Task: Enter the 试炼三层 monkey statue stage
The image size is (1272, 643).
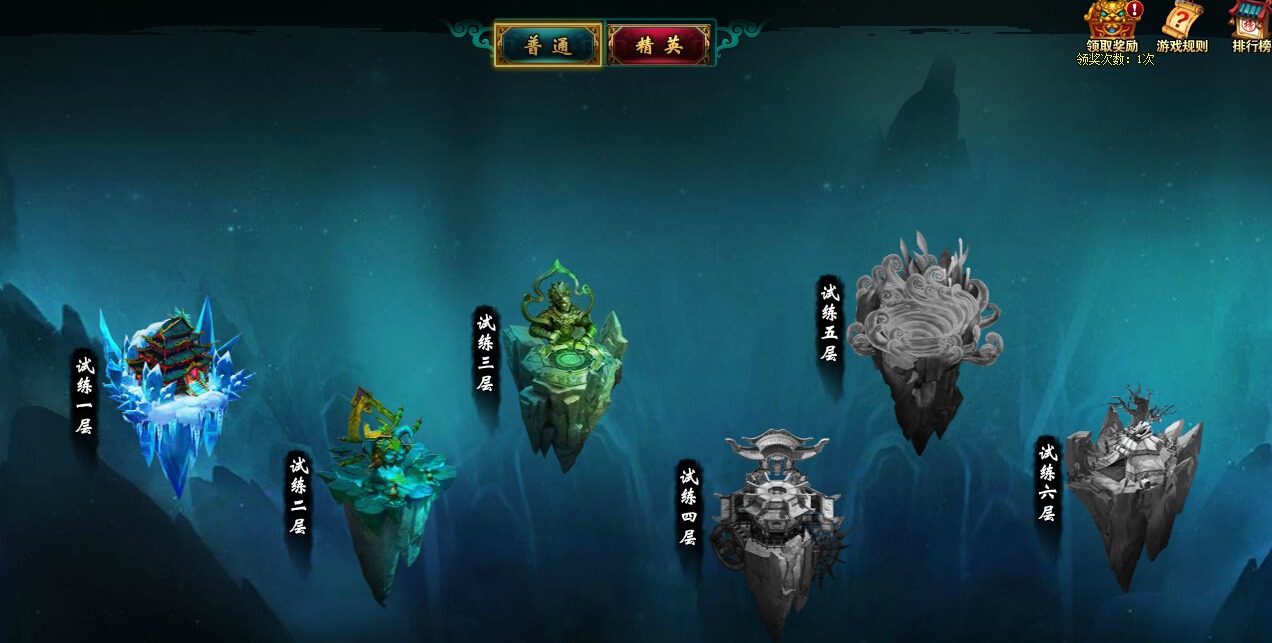Action: (x=563, y=370)
